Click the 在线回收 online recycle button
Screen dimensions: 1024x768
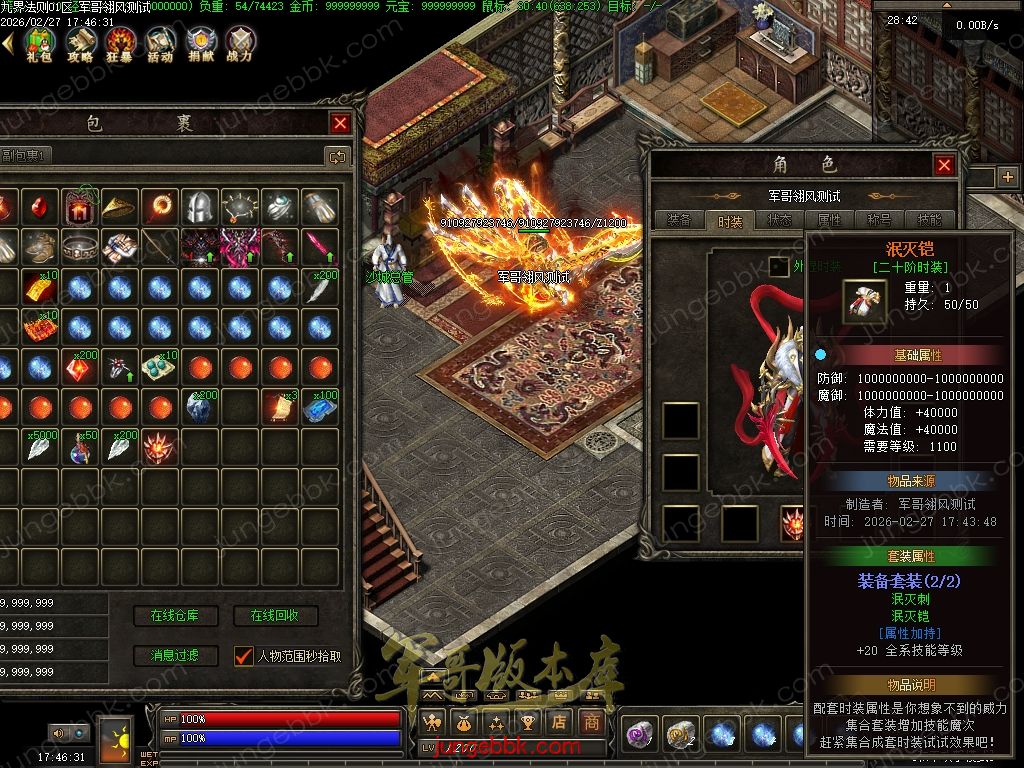coord(275,616)
